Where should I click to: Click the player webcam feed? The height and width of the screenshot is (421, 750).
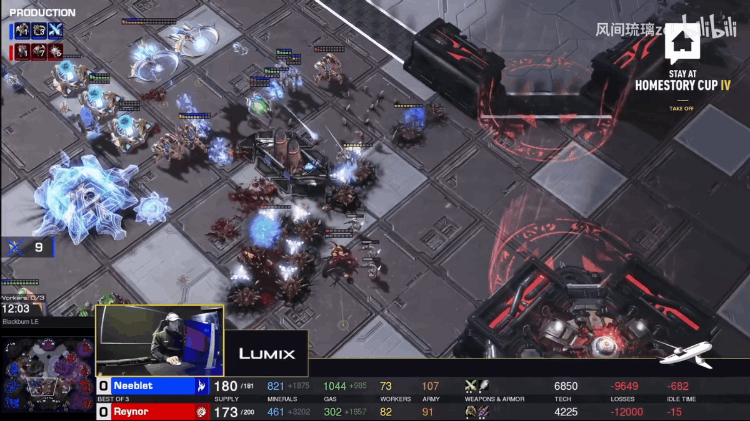tap(160, 340)
